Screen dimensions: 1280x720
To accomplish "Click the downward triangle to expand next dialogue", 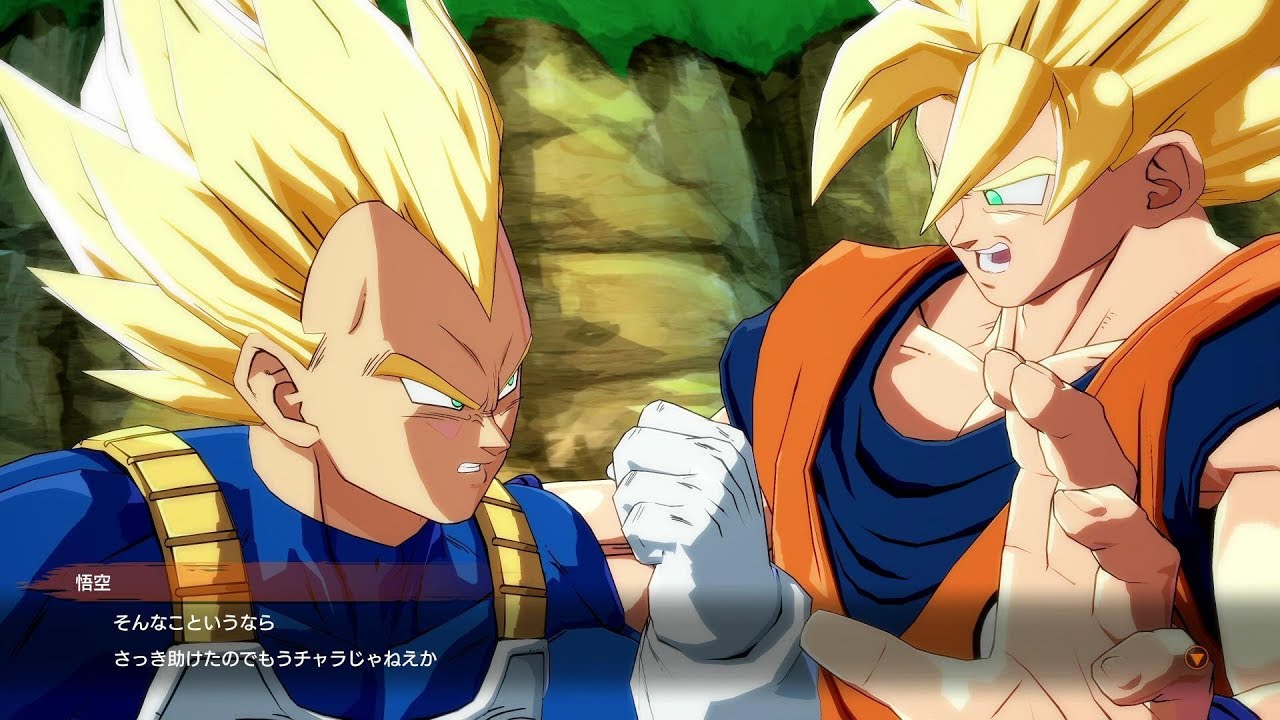I will [1197, 658].
